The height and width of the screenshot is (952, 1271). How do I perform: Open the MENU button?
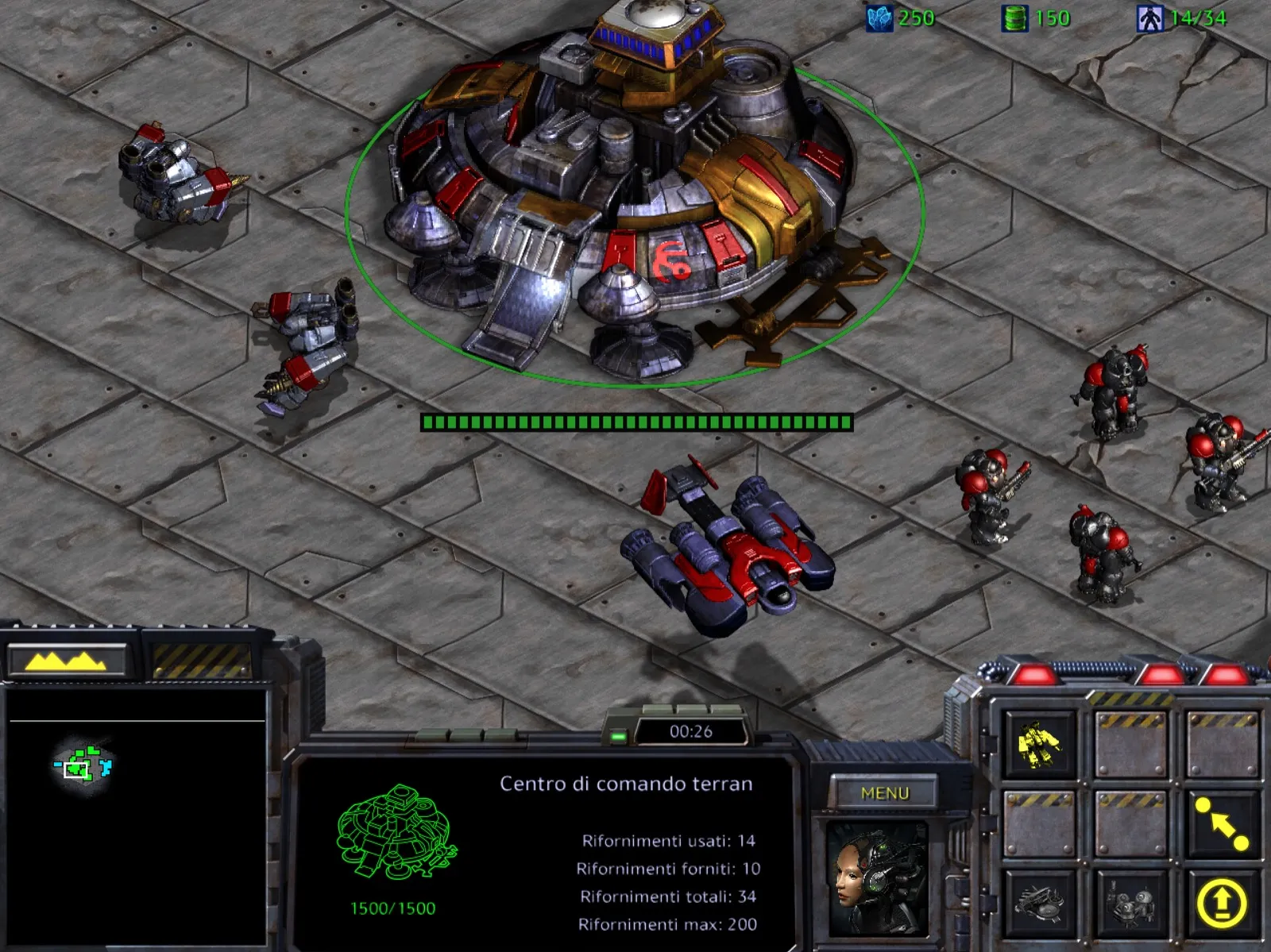883,792
